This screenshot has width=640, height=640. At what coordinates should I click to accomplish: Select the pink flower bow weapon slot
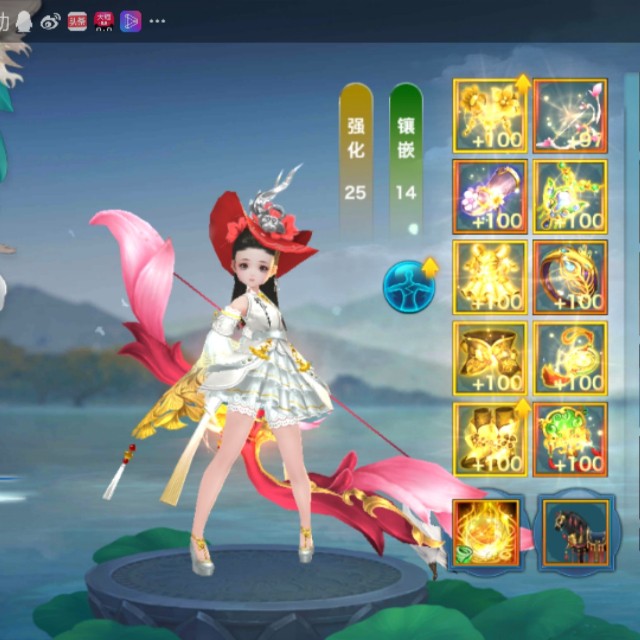click(x=570, y=116)
